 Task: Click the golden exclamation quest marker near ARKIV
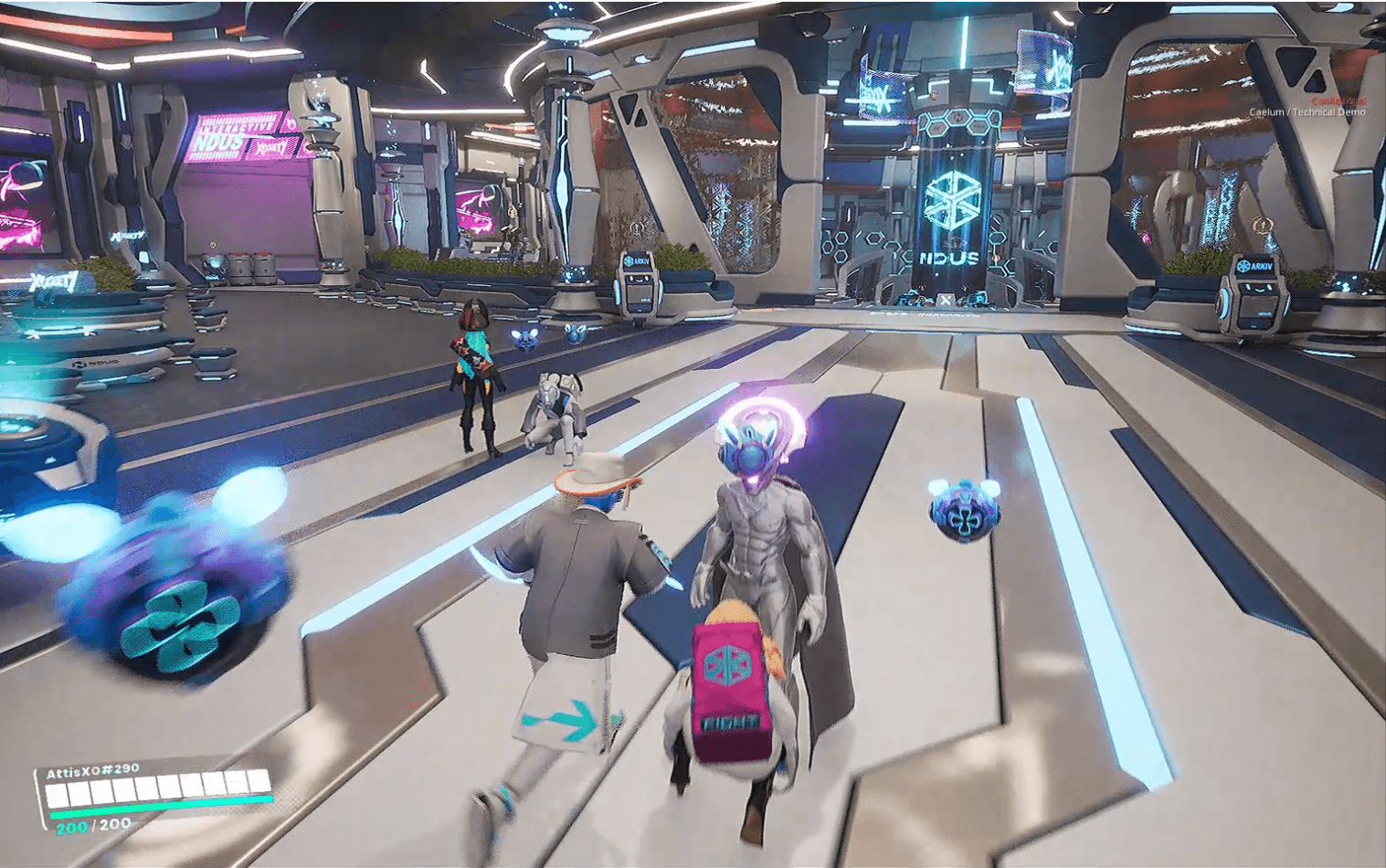[x=1263, y=226]
